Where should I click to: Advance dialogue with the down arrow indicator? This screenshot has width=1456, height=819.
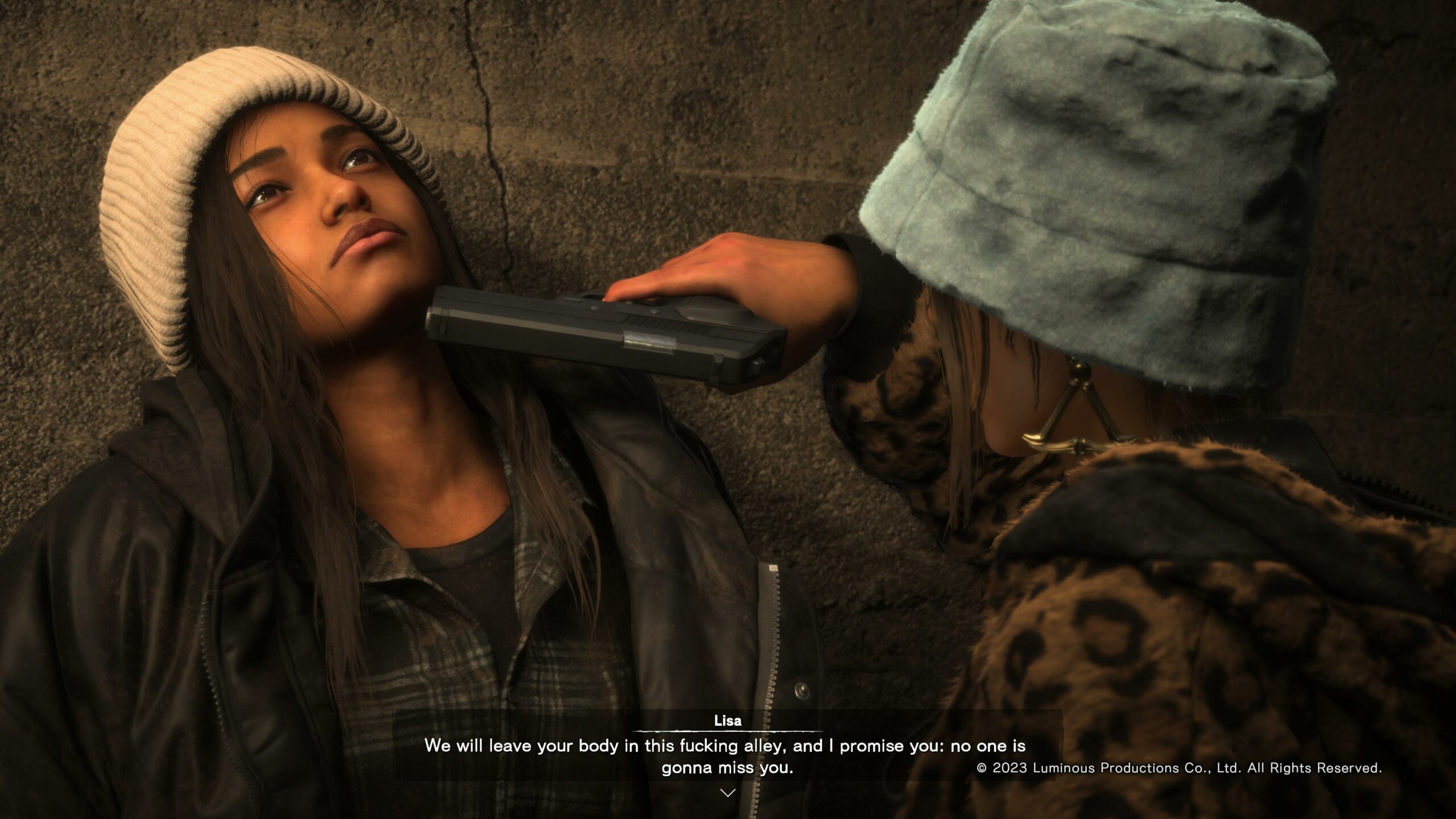pyautogui.click(x=727, y=792)
